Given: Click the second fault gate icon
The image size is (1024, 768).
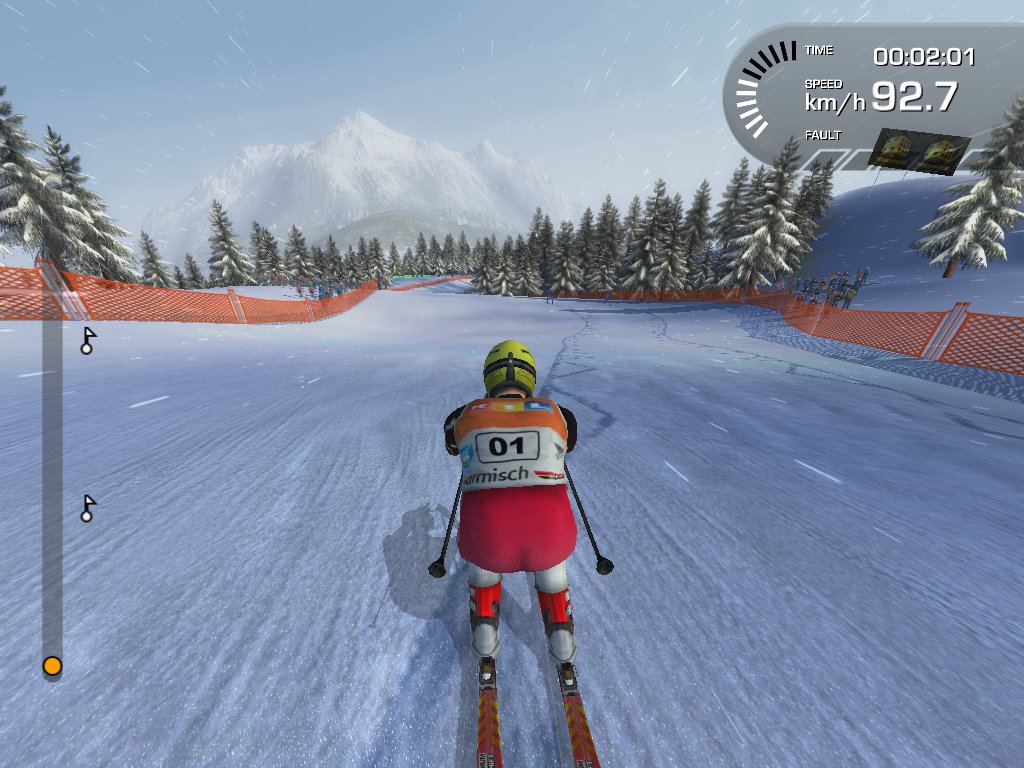Looking at the screenshot, I should 941,153.
